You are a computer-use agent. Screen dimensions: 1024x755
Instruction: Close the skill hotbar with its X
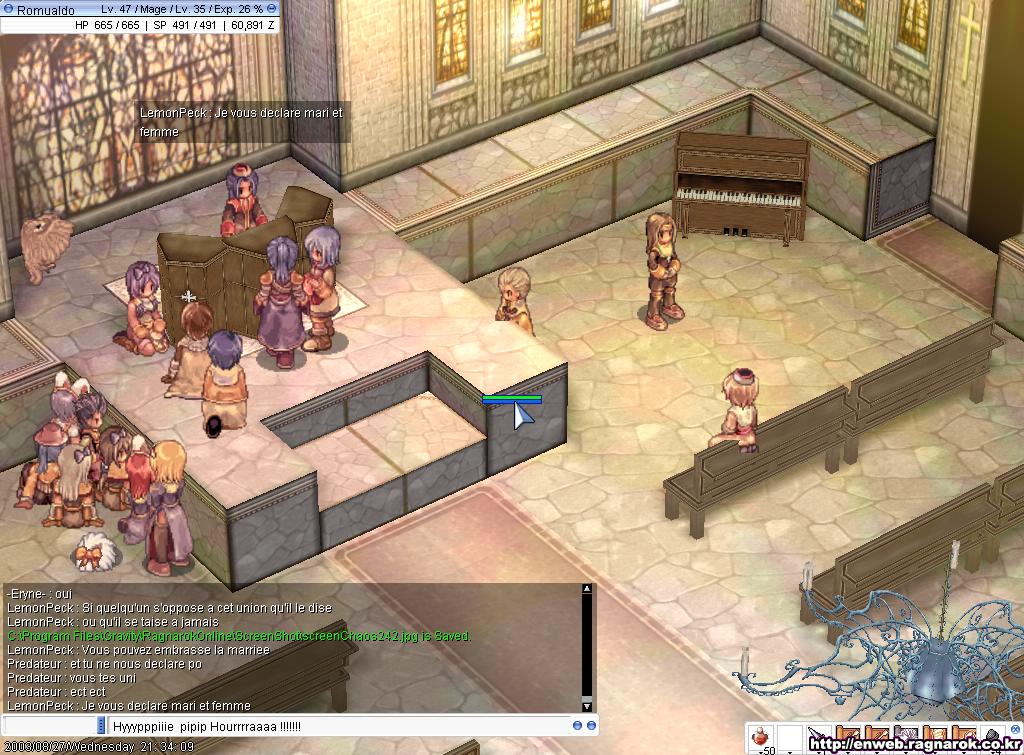(1015, 728)
